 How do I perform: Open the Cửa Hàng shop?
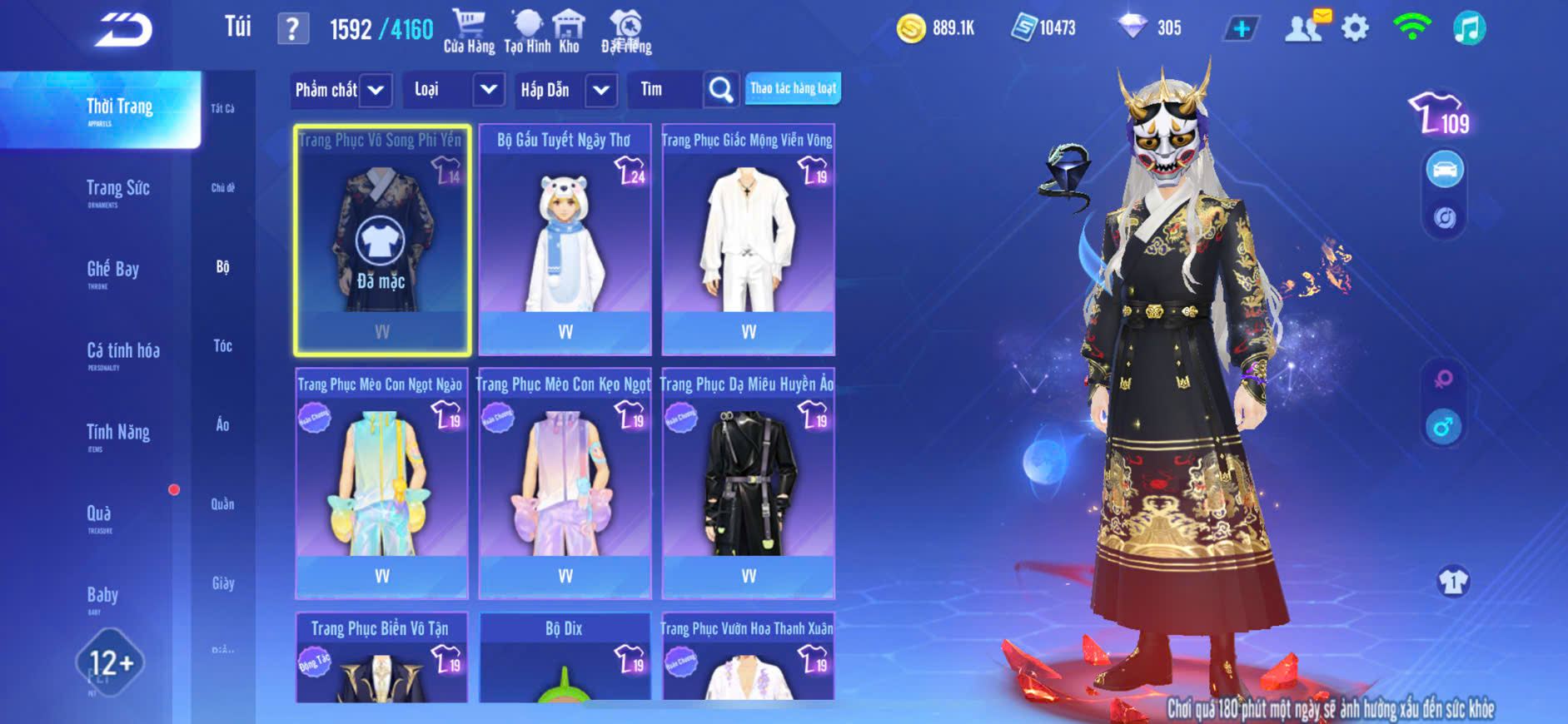[x=469, y=32]
